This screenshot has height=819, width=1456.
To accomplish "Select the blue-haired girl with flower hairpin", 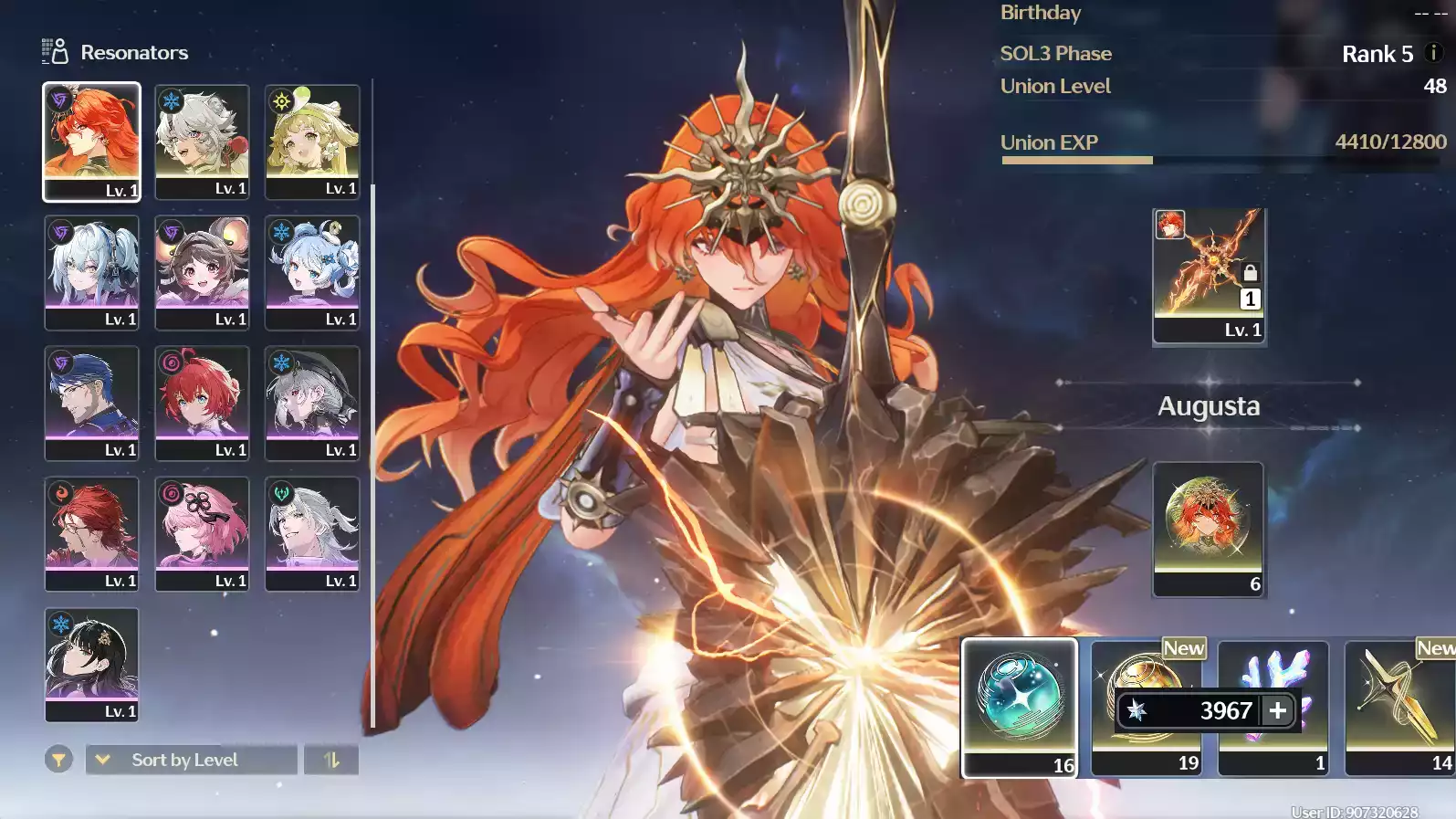I will 312,271.
